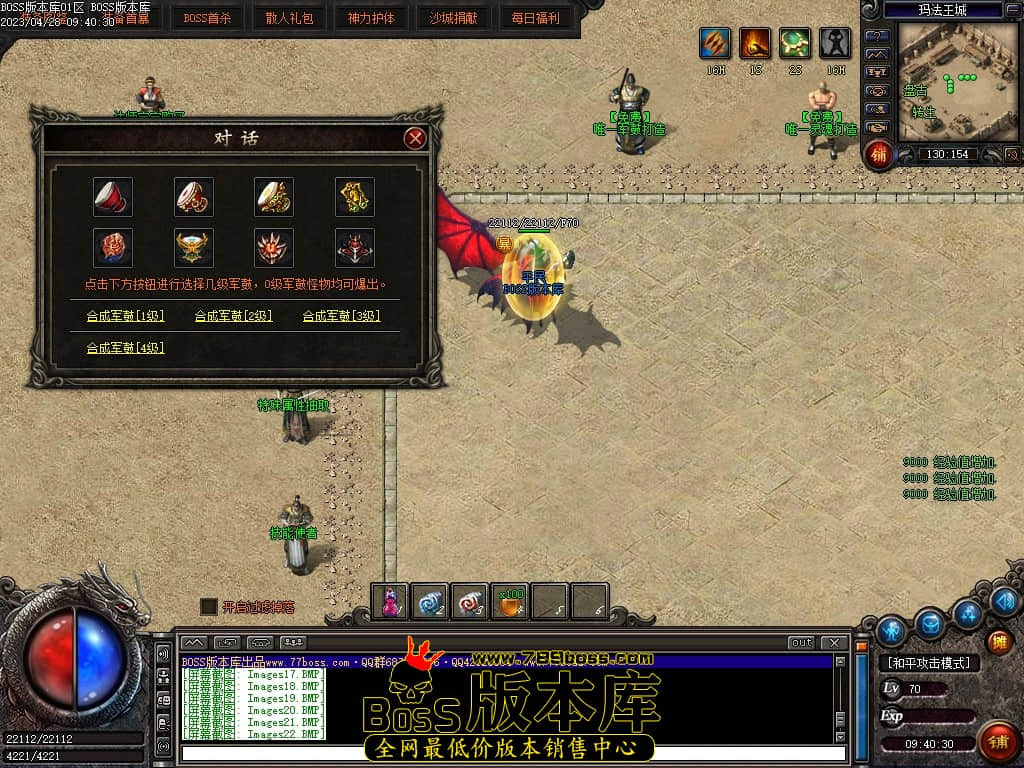The image size is (1024, 768).
Task: Open the red 铺 shop button near minimap
Action: pos(879,154)
